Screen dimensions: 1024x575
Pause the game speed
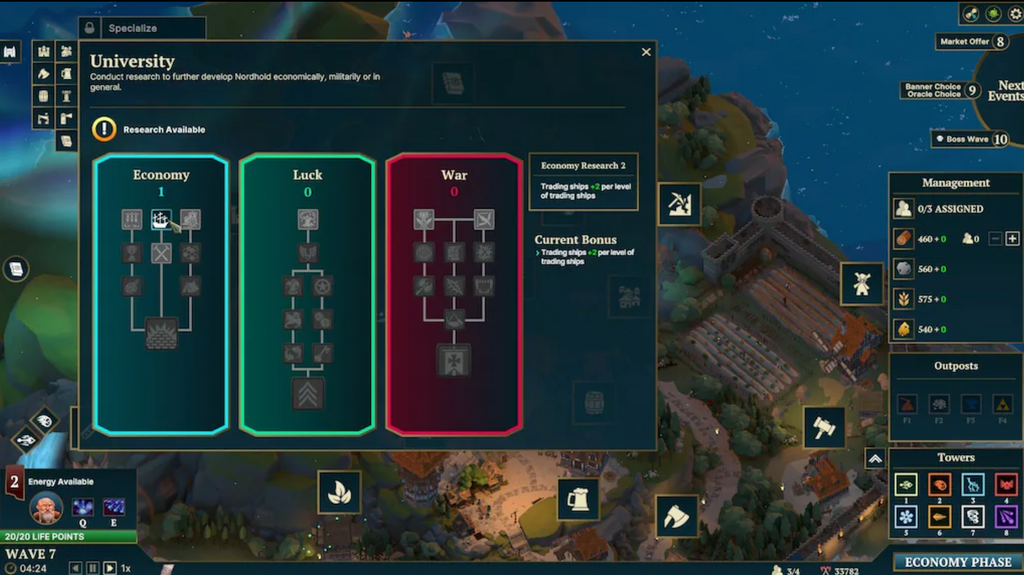92,568
